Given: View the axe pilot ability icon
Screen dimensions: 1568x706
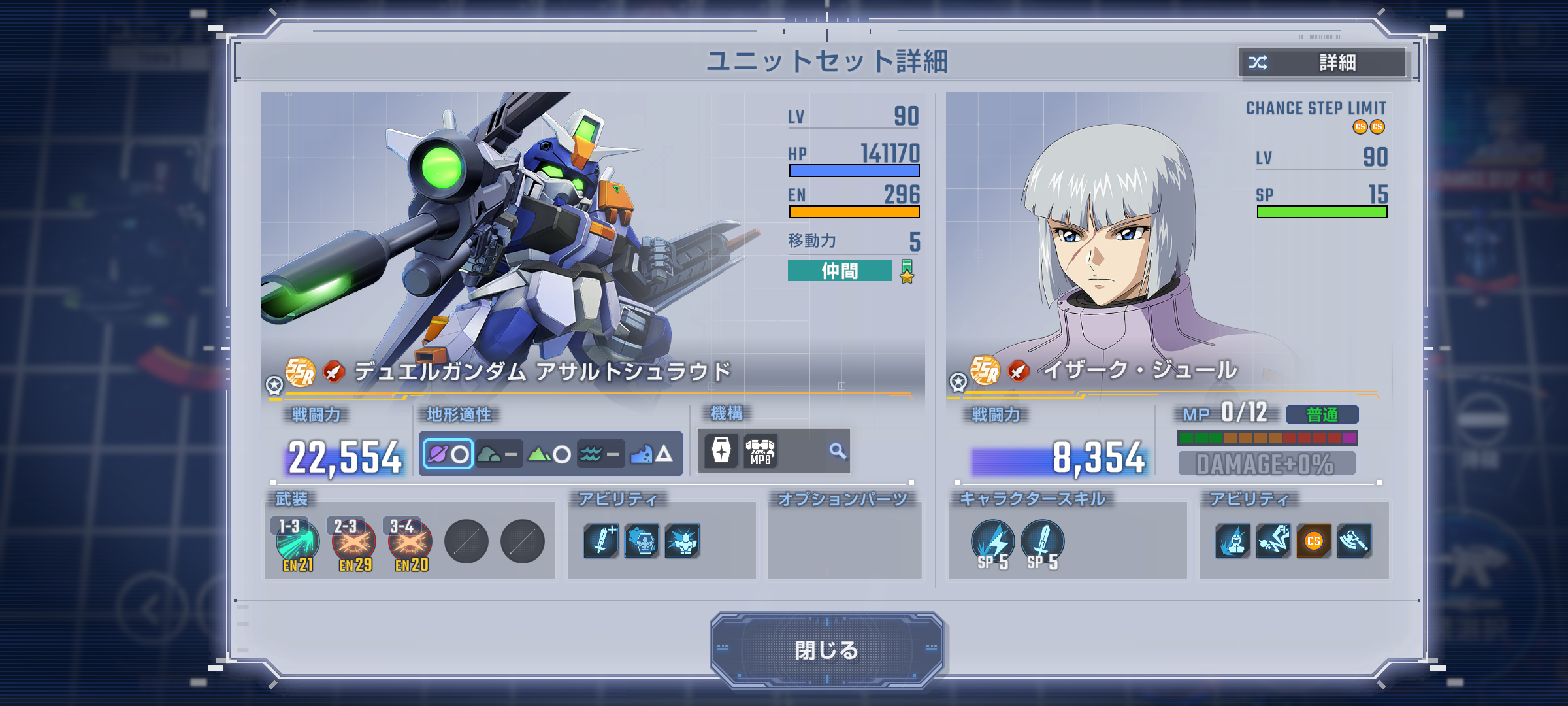Looking at the screenshot, I should click(x=1354, y=541).
